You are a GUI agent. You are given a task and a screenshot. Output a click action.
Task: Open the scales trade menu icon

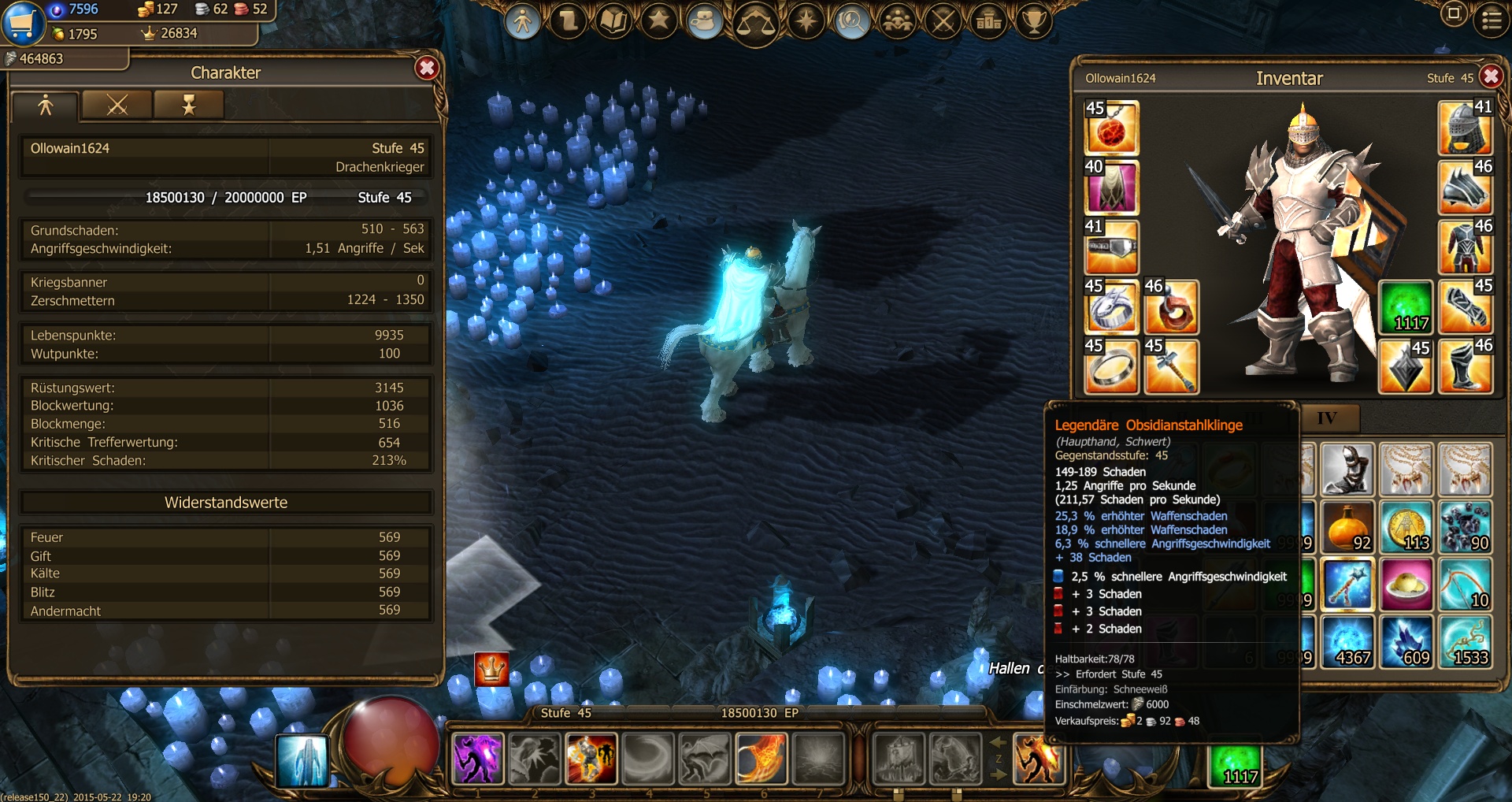755,22
